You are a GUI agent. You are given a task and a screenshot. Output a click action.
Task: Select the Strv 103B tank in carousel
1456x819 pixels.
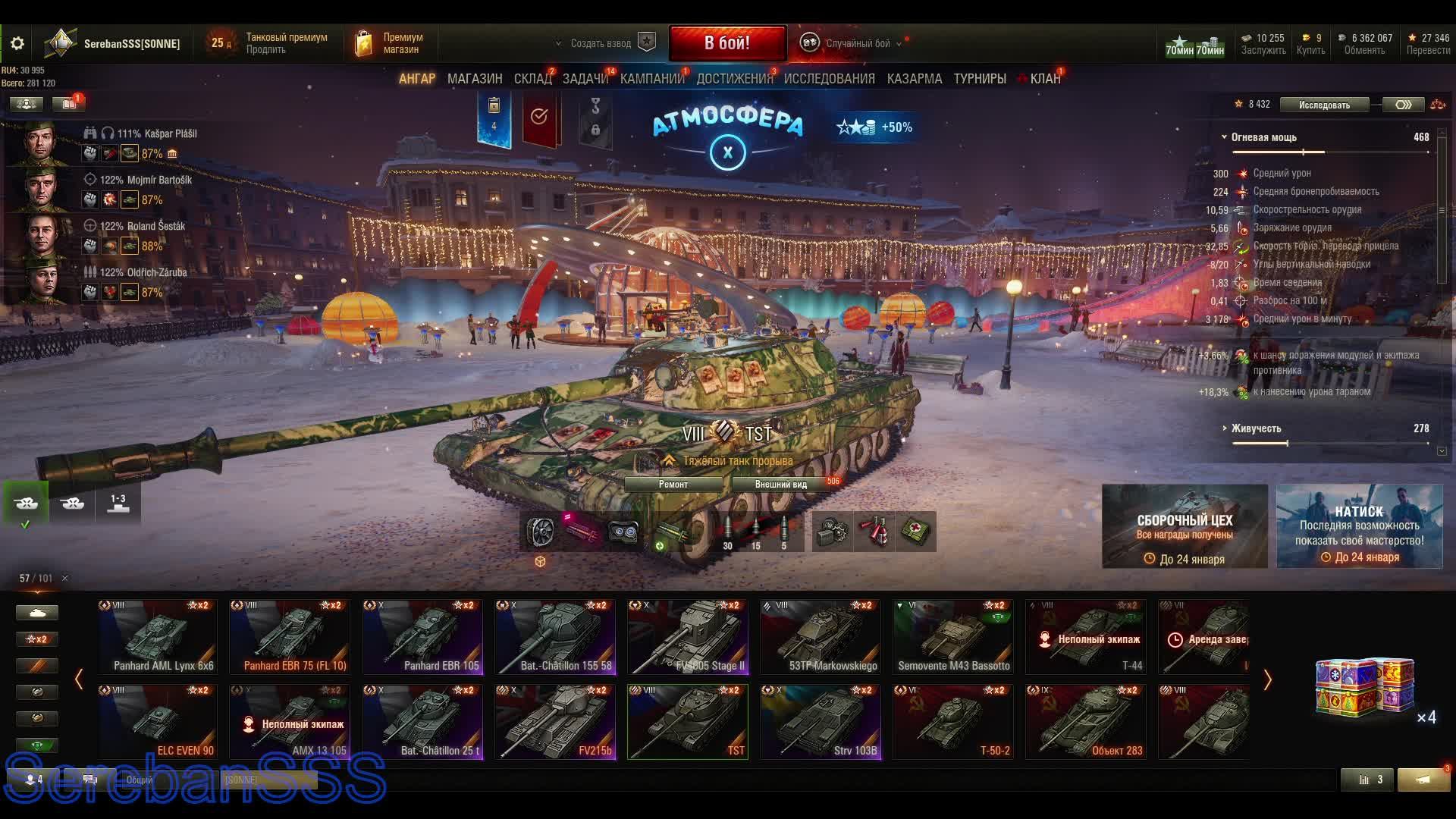(x=821, y=721)
